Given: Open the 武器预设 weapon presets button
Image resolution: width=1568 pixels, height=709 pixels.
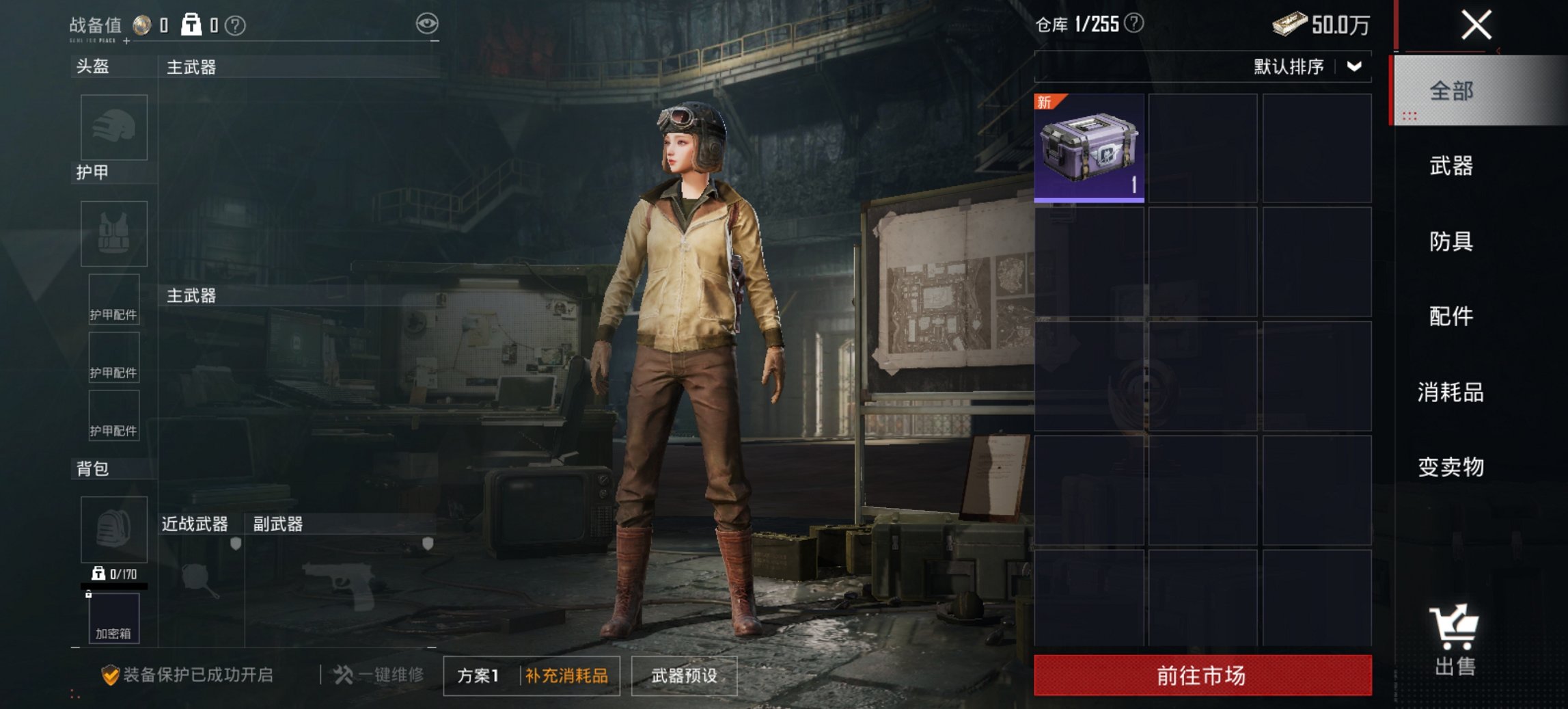Looking at the screenshot, I should [x=685, y=675].
